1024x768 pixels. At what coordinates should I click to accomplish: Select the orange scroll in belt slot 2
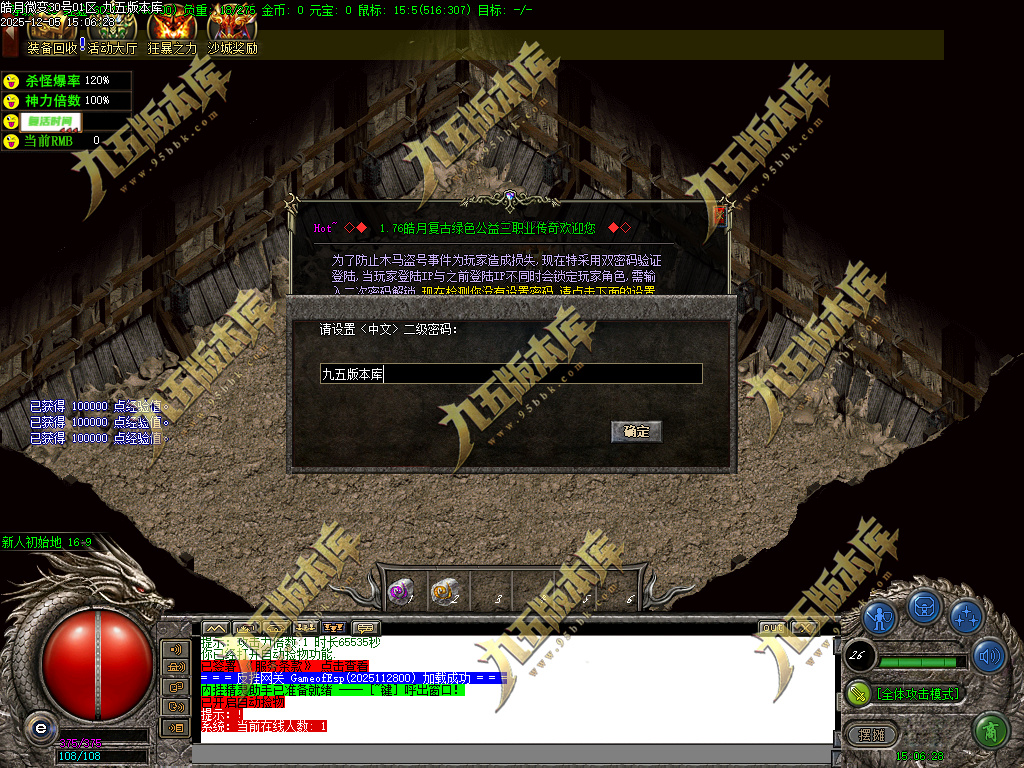coord(443,593)
